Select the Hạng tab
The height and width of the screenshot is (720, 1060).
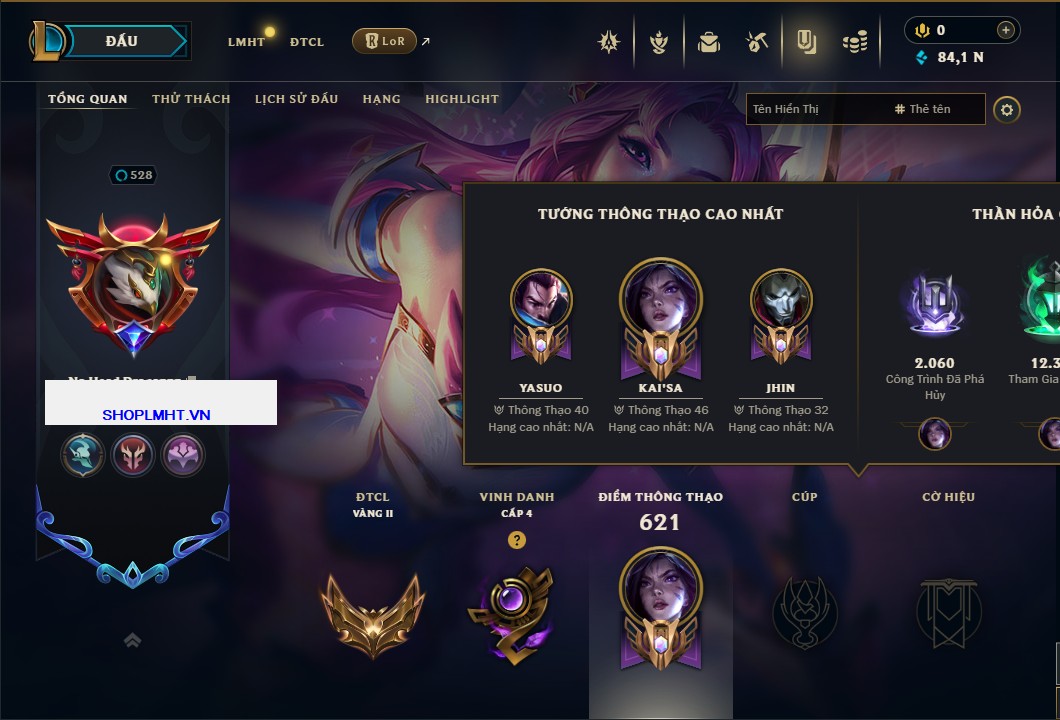381,99
